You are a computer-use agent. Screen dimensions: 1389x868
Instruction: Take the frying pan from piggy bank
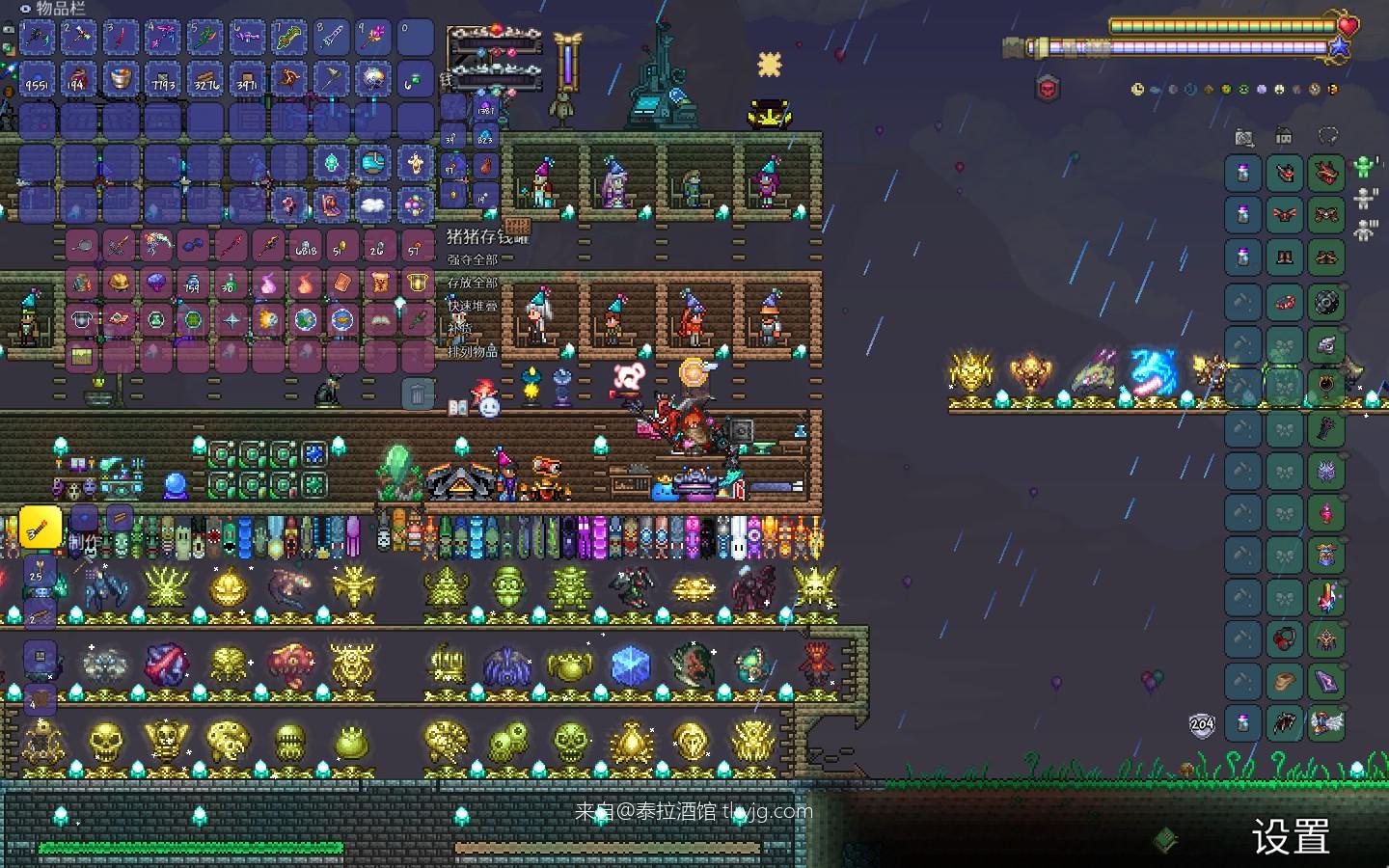[x=83, y=247]
